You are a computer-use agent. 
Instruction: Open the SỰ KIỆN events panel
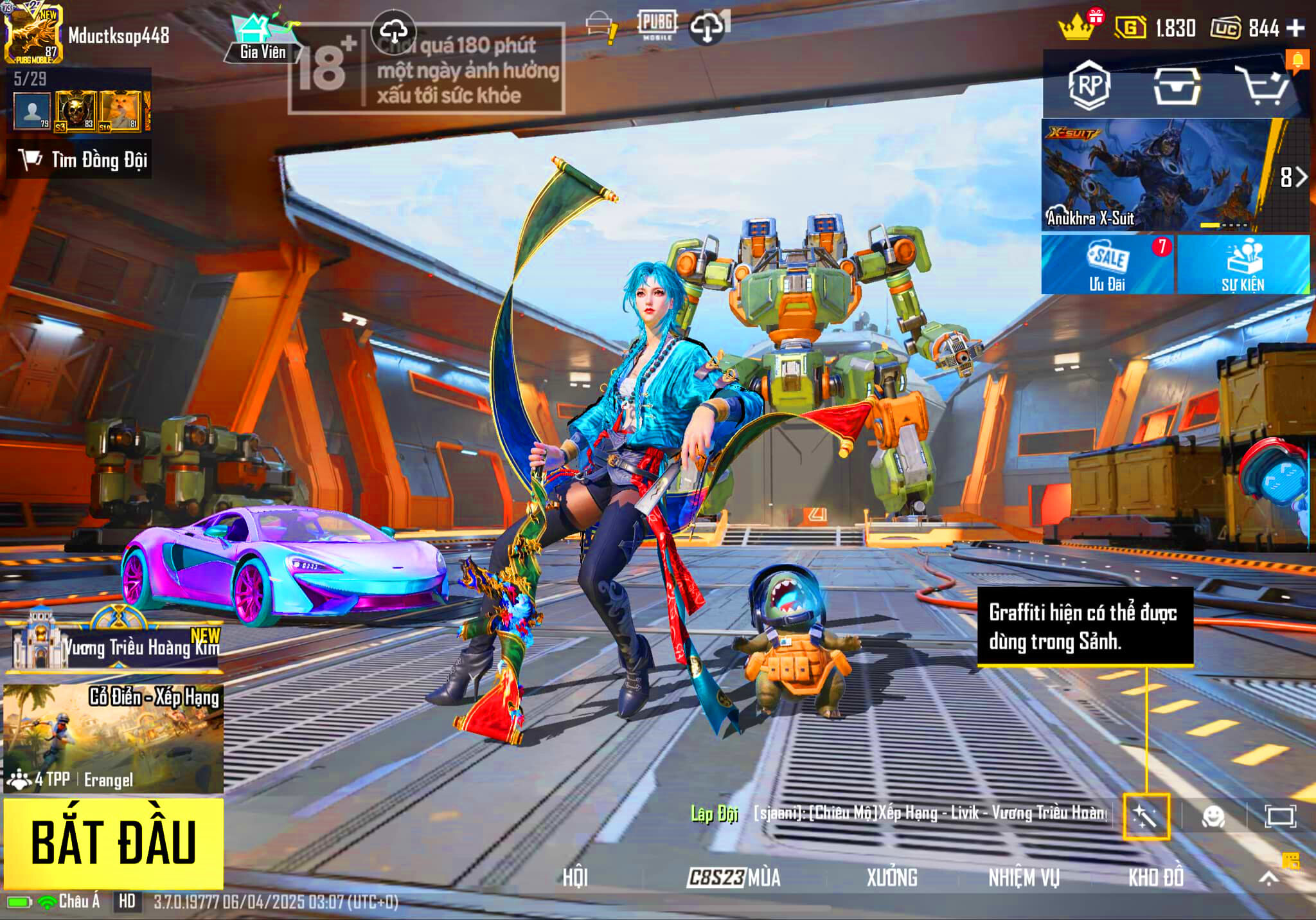tap(1243, 265)
